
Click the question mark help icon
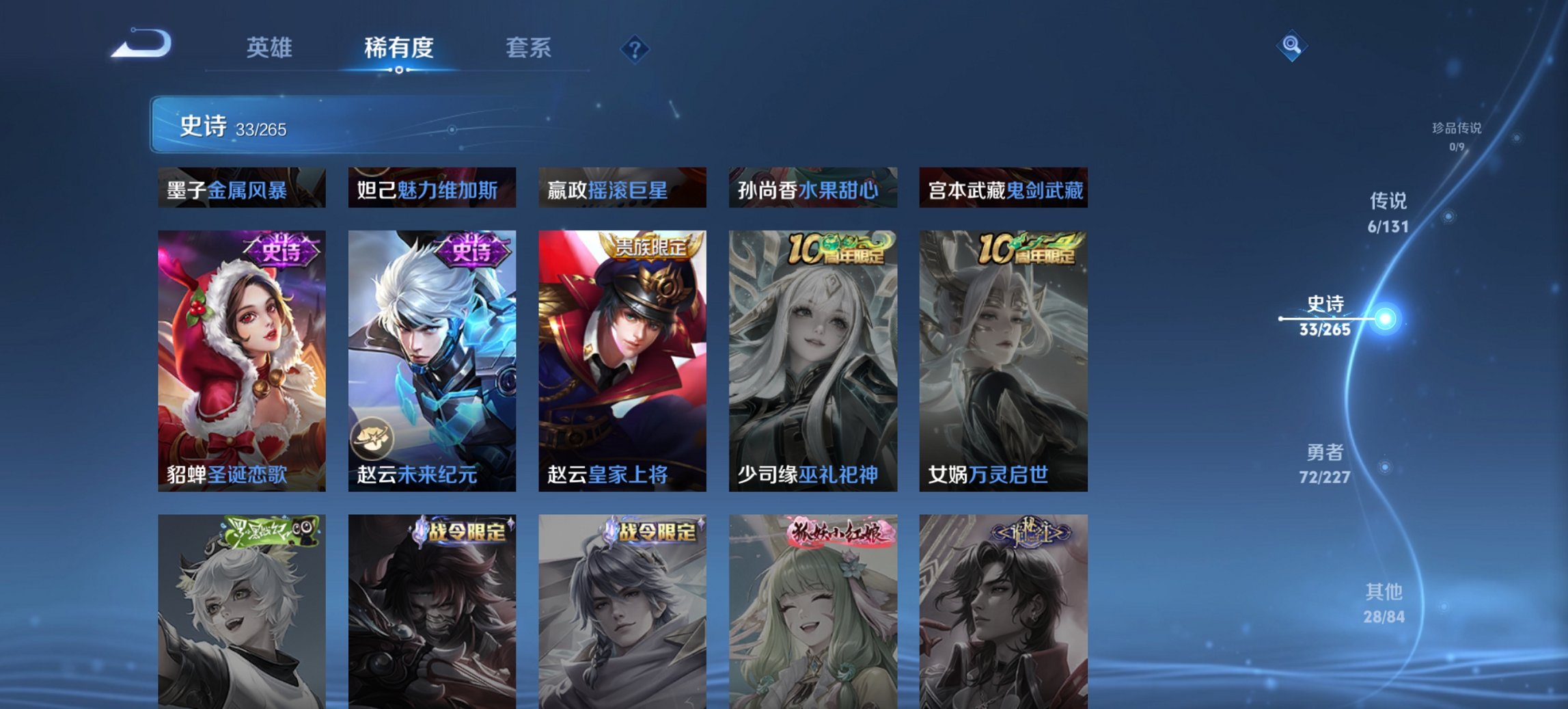pos(636,48)
